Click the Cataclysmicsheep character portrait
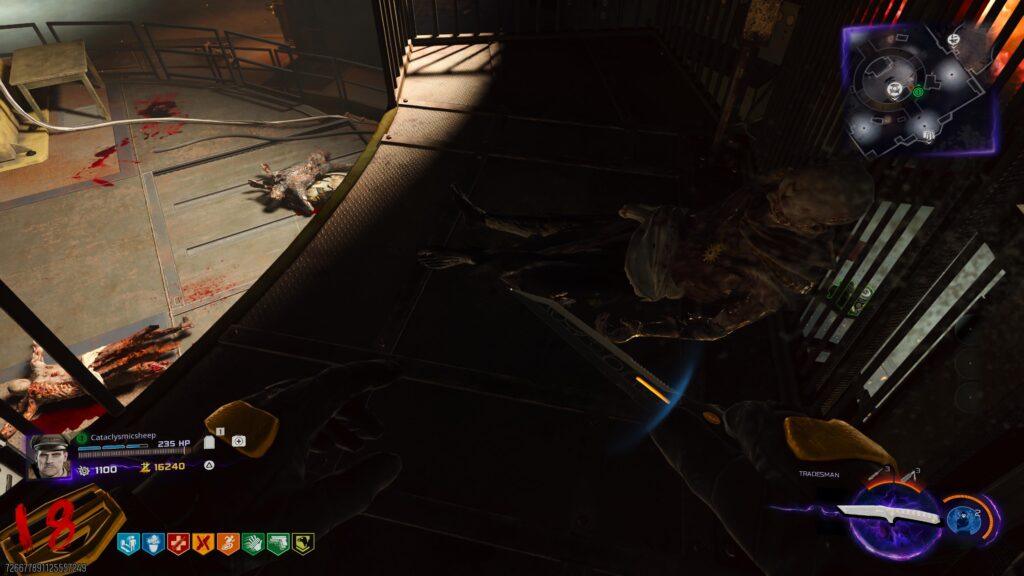This screenshot has height=576, width=1024. pos(48,456)
